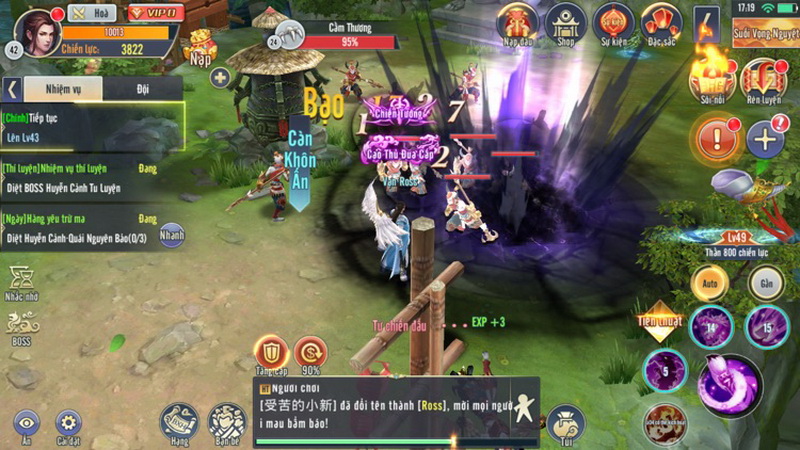Open the BOSS menu
Image resolution: width=800 pixels, height=450 pixels.
coord(22,326)
